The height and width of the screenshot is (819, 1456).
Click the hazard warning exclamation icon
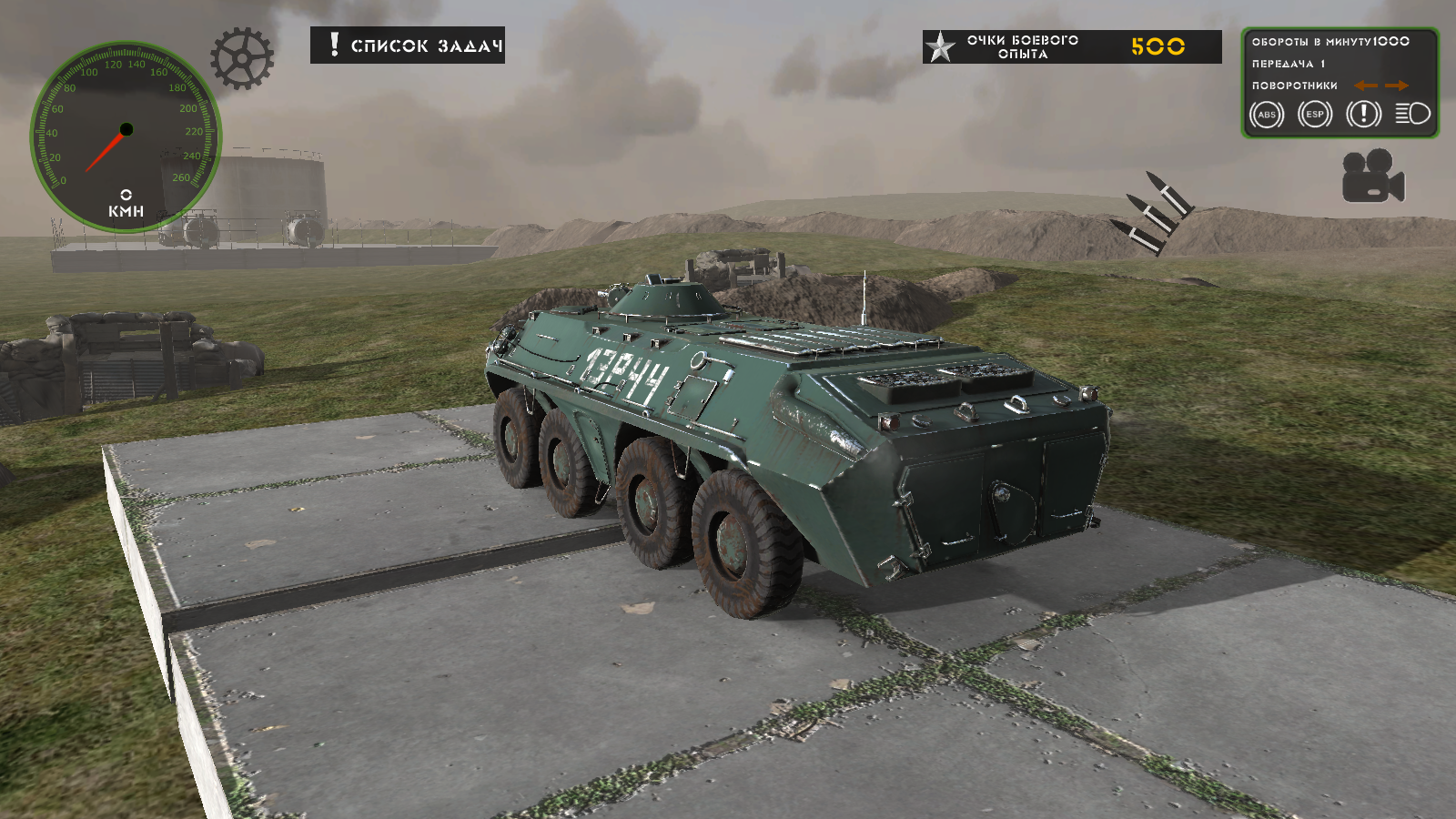(x=1362, y=116)
